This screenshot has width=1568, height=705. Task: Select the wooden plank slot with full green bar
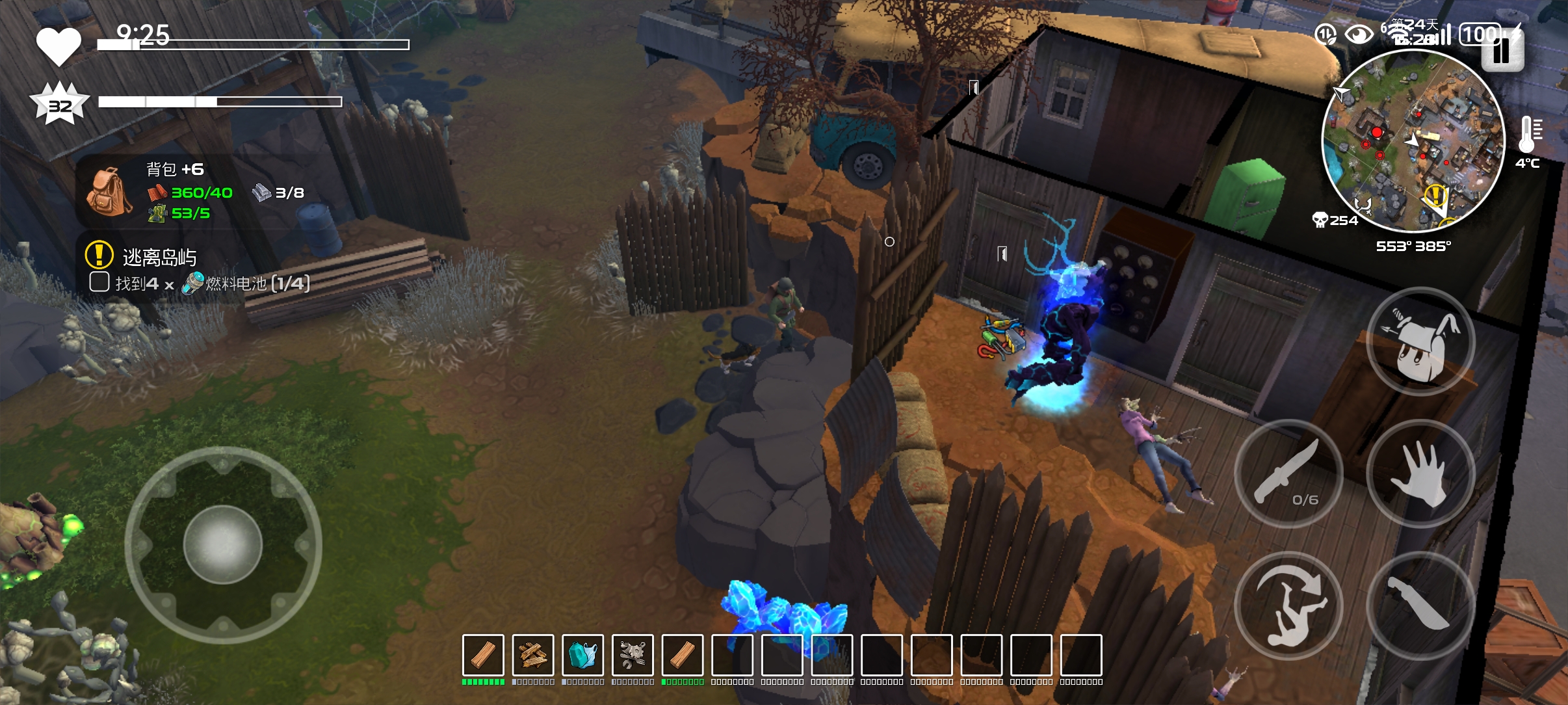point(483,656)
